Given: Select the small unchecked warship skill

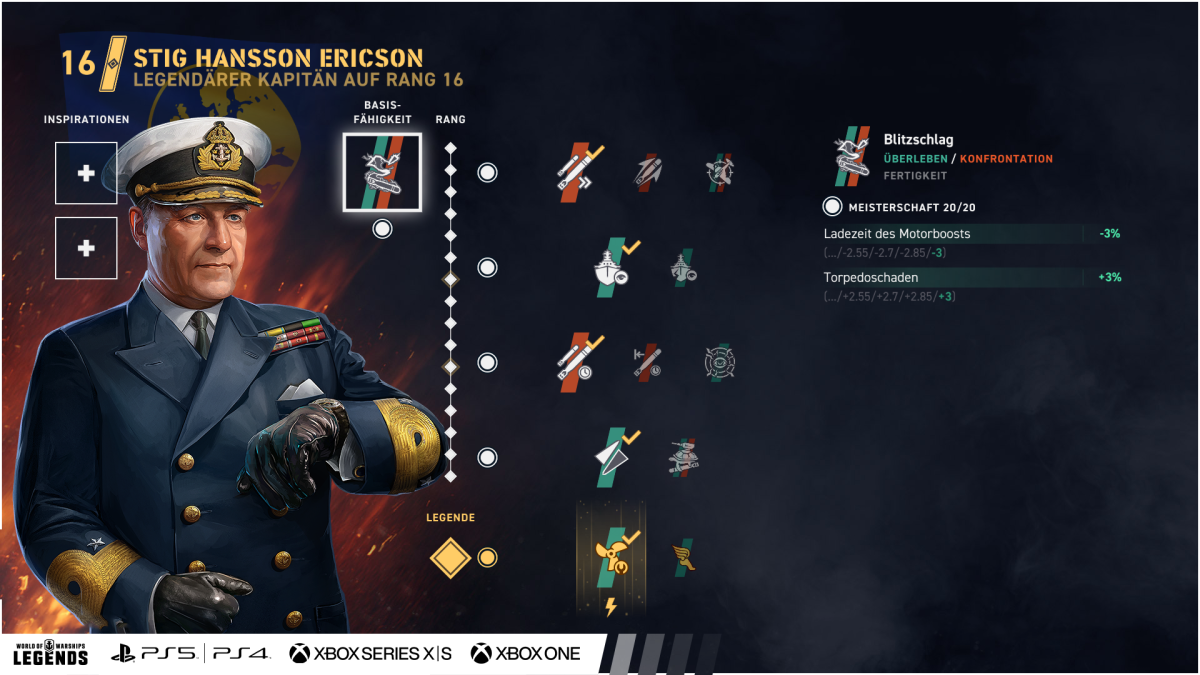Looking at the screenshot, I should point(684,267).
